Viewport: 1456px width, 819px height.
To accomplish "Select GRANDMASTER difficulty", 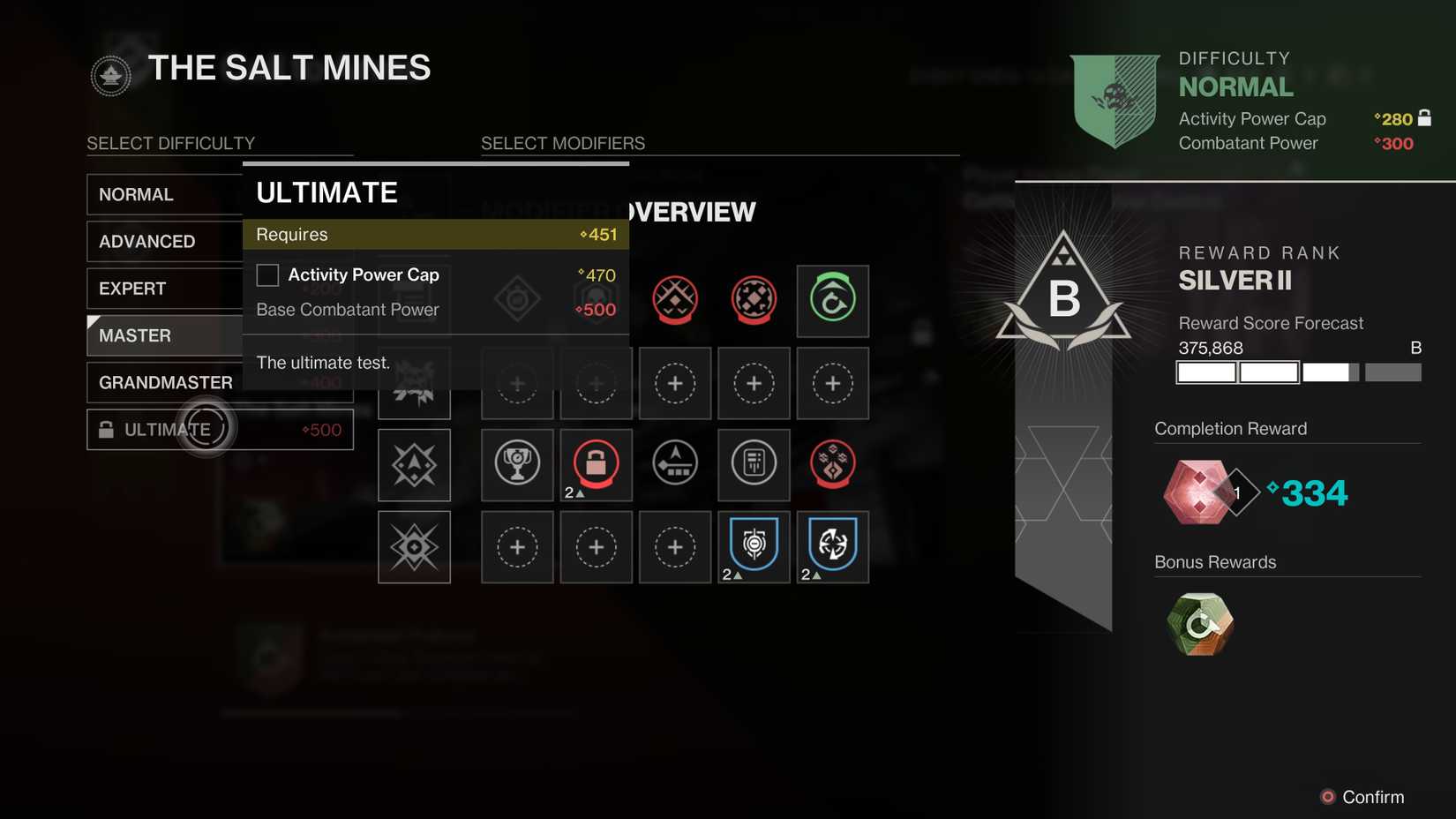I will 165,382.
